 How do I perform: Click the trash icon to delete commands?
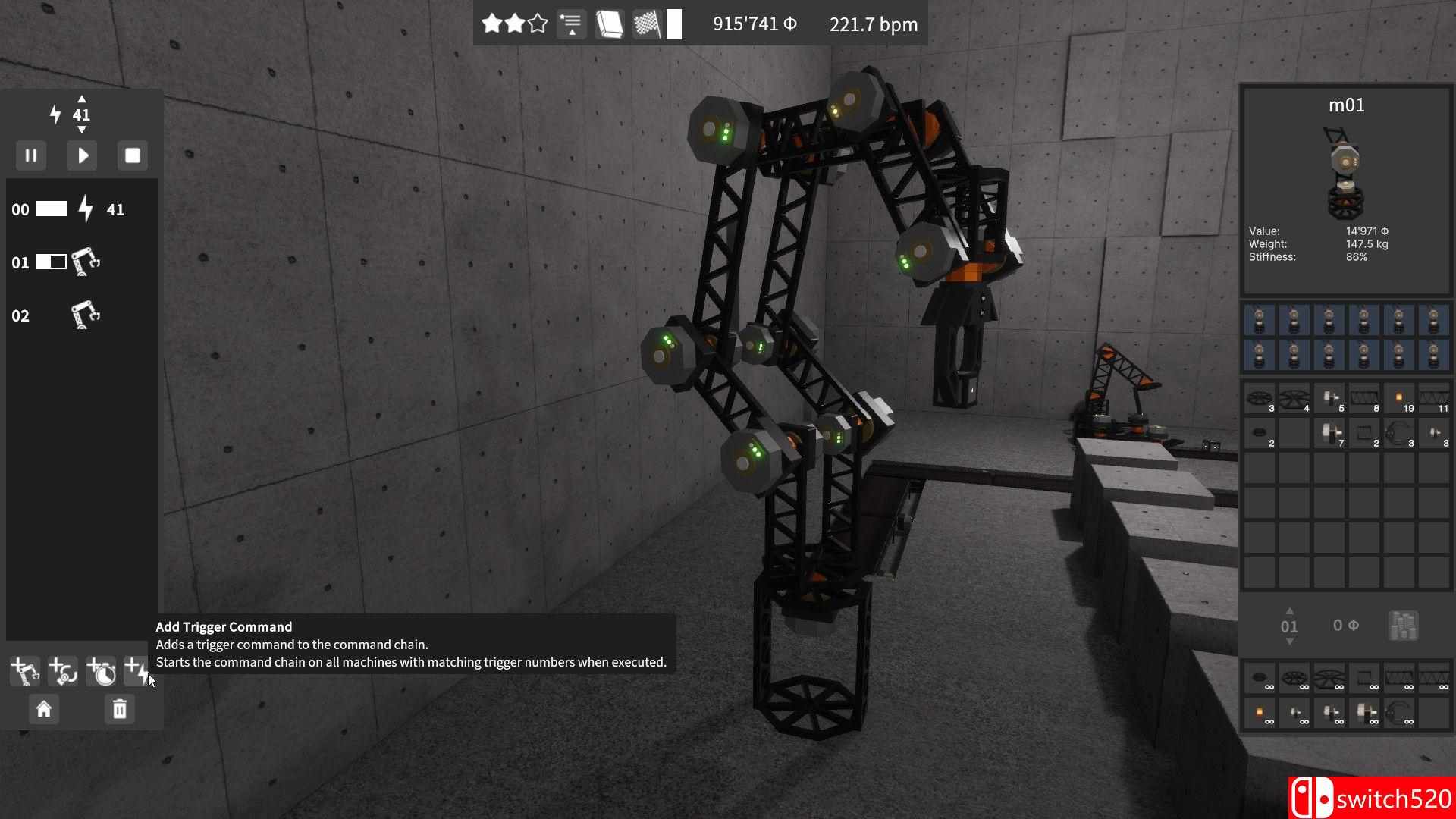coord(118,709)
